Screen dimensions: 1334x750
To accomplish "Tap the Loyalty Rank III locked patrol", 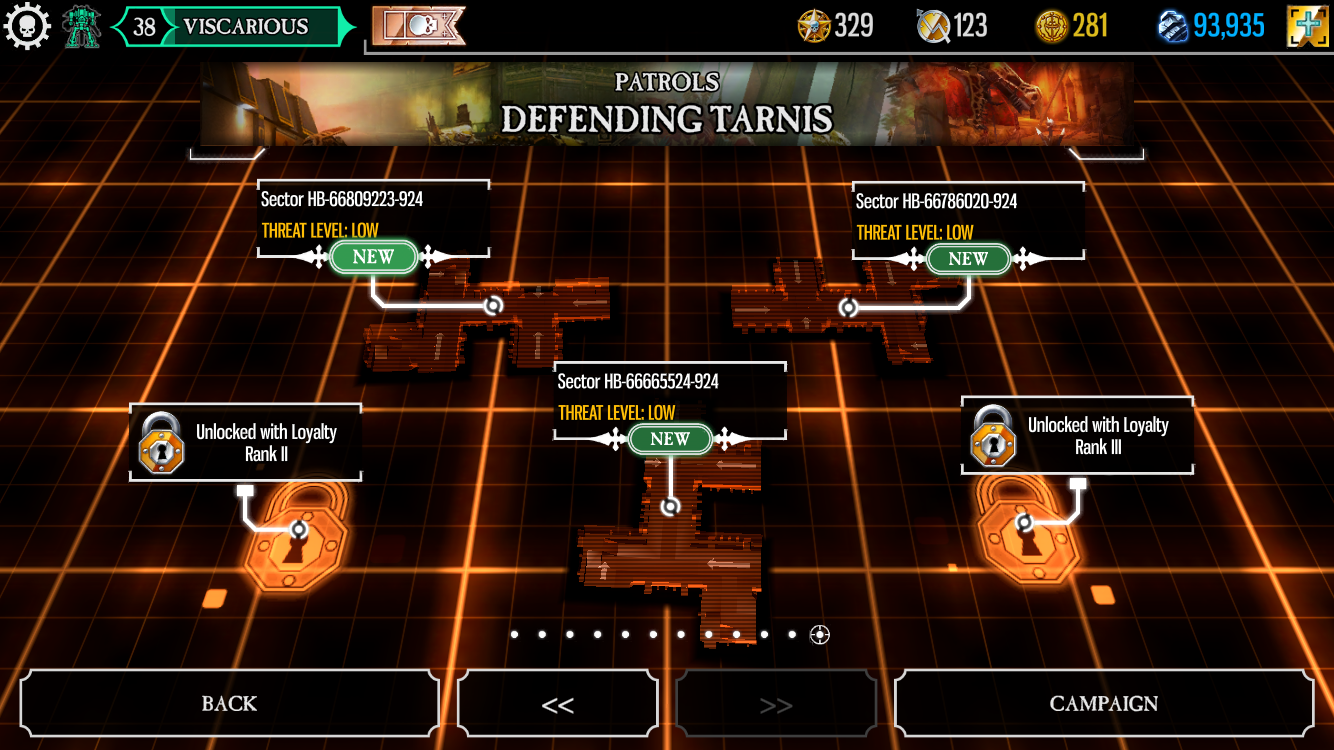I will [x=1077, y=436].
